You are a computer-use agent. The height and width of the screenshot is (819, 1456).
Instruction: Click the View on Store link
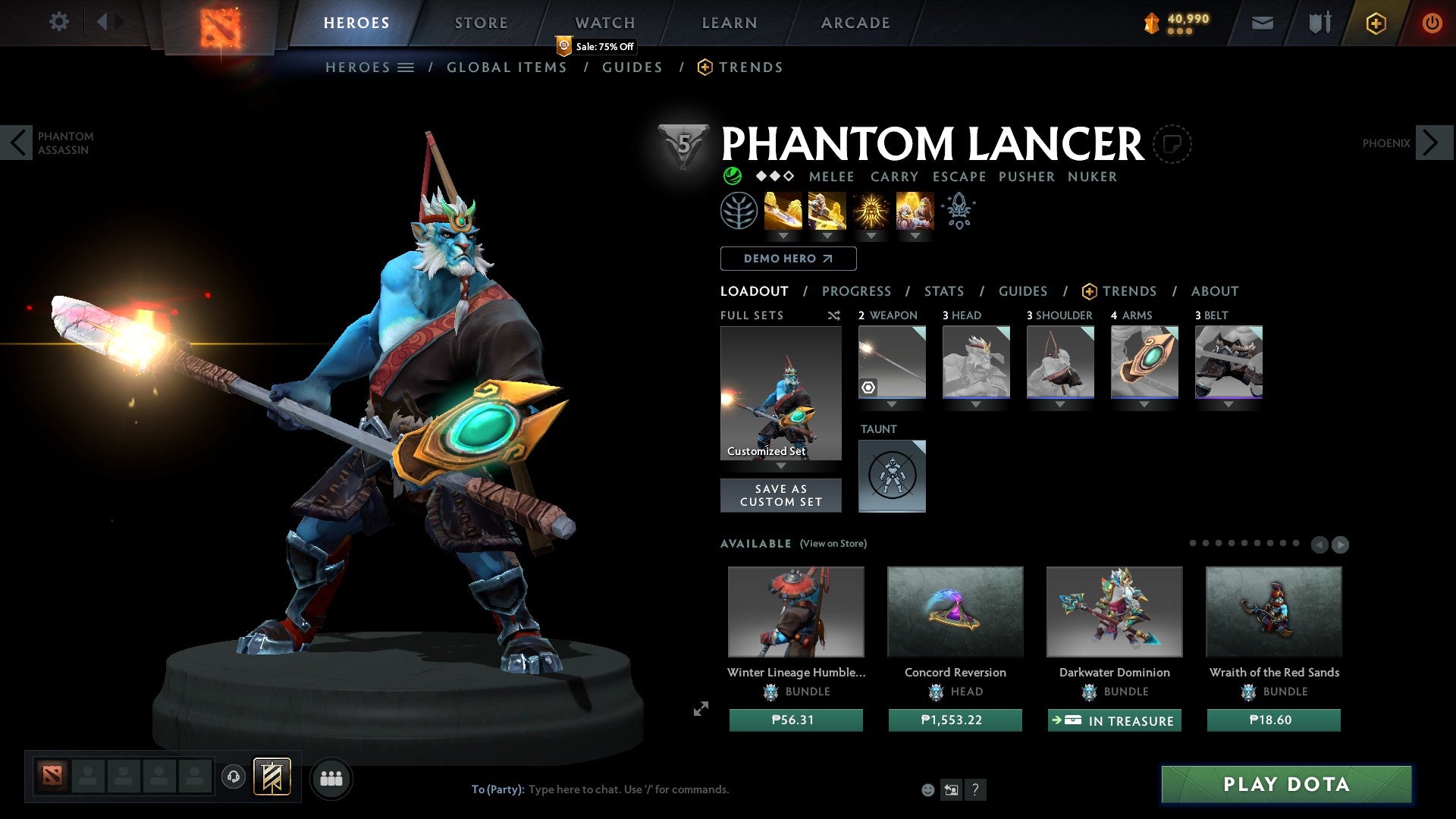(833, 544)
